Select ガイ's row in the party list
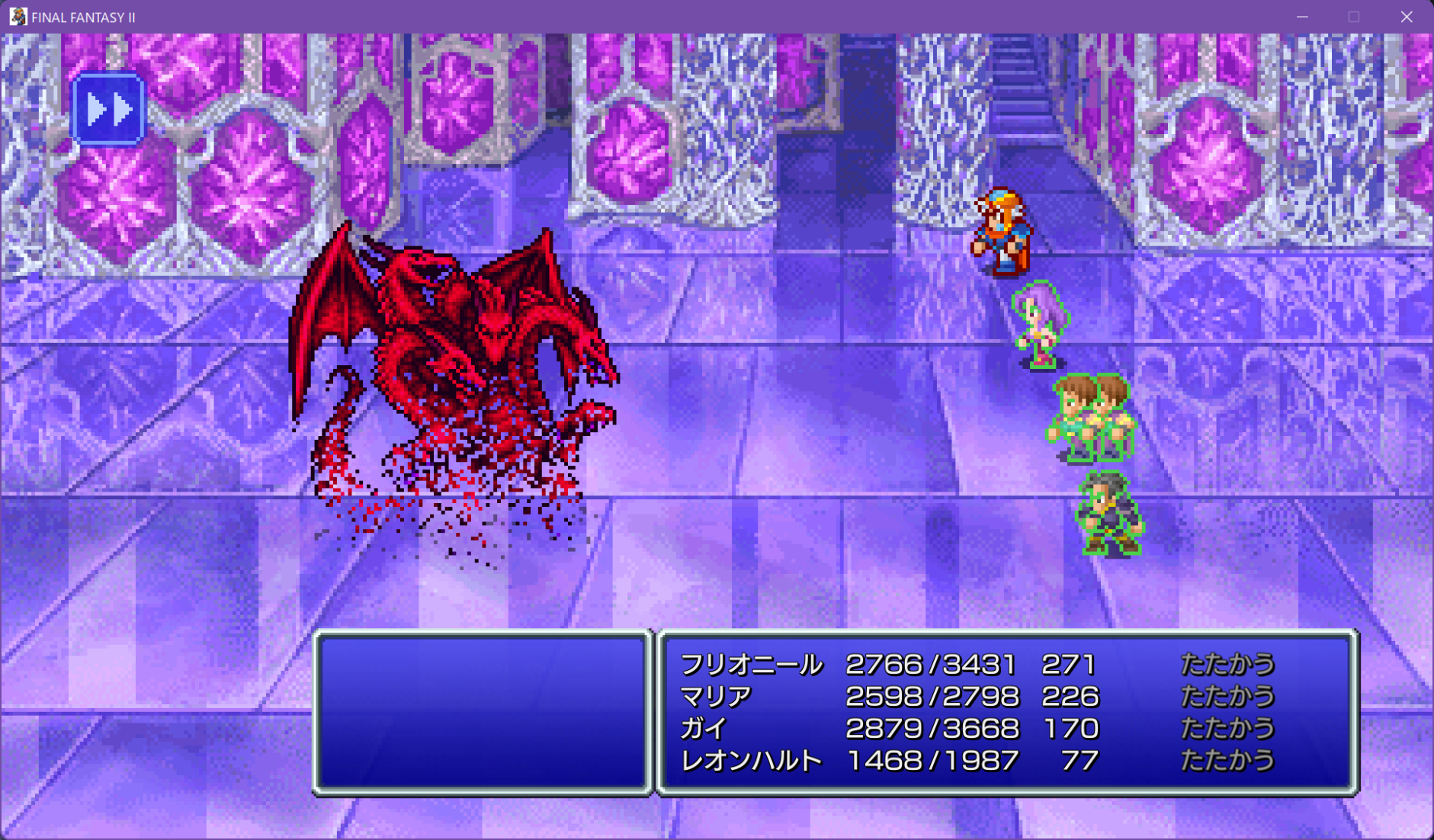The height and width of the screenshot is (840, 1434). [x=704, y=729]
